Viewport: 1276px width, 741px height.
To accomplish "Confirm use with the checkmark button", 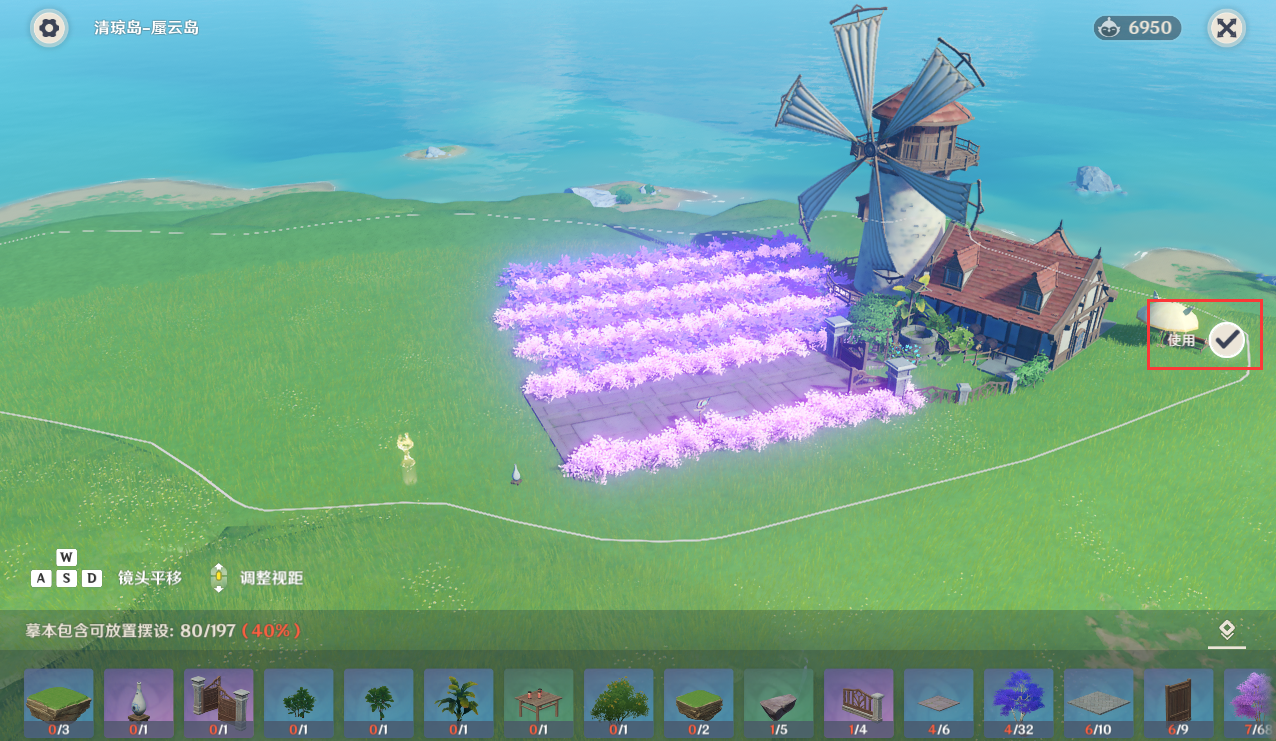I will click(x=1226, y=340).
